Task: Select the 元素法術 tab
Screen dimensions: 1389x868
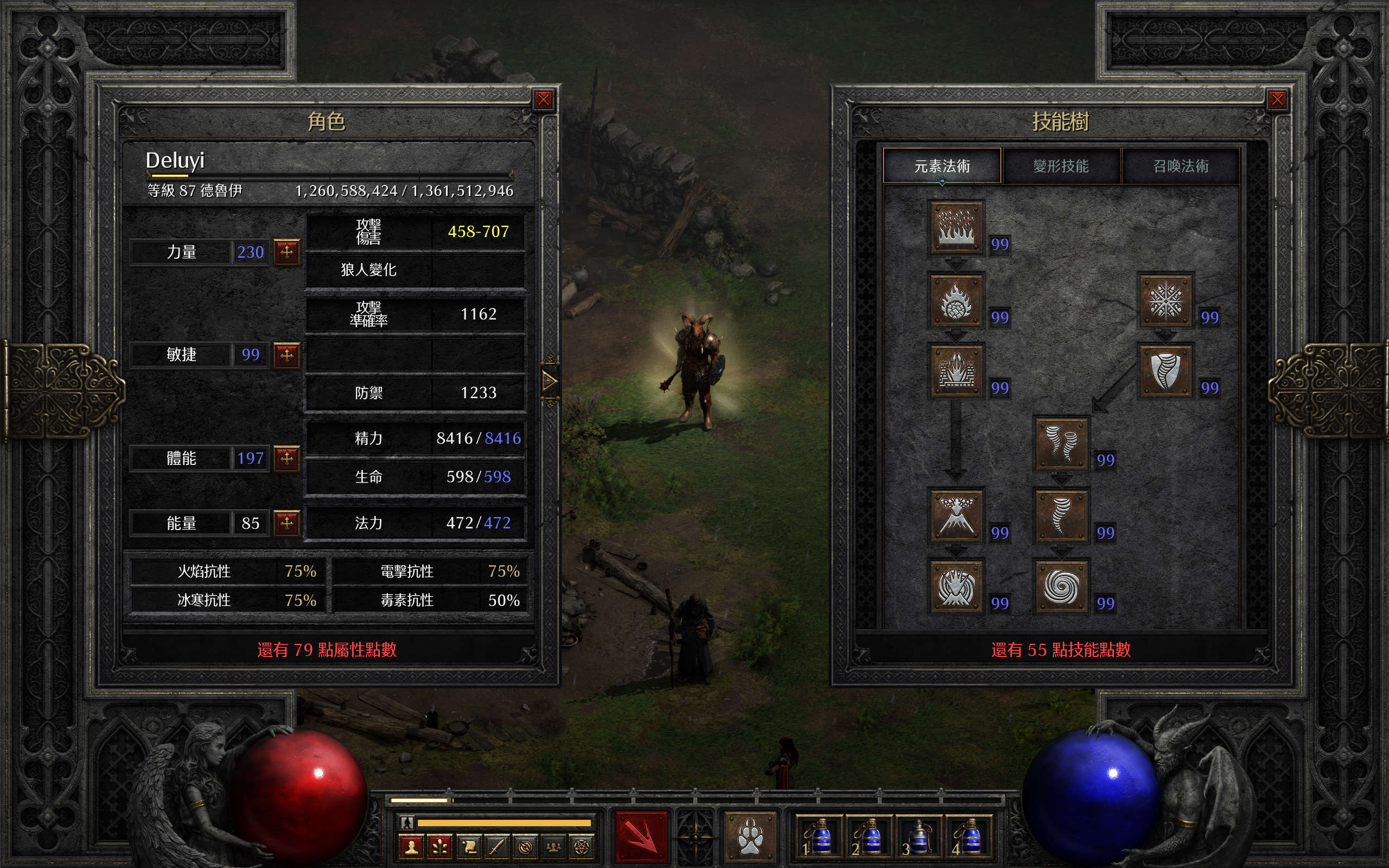Action: [x=942, y=167]
